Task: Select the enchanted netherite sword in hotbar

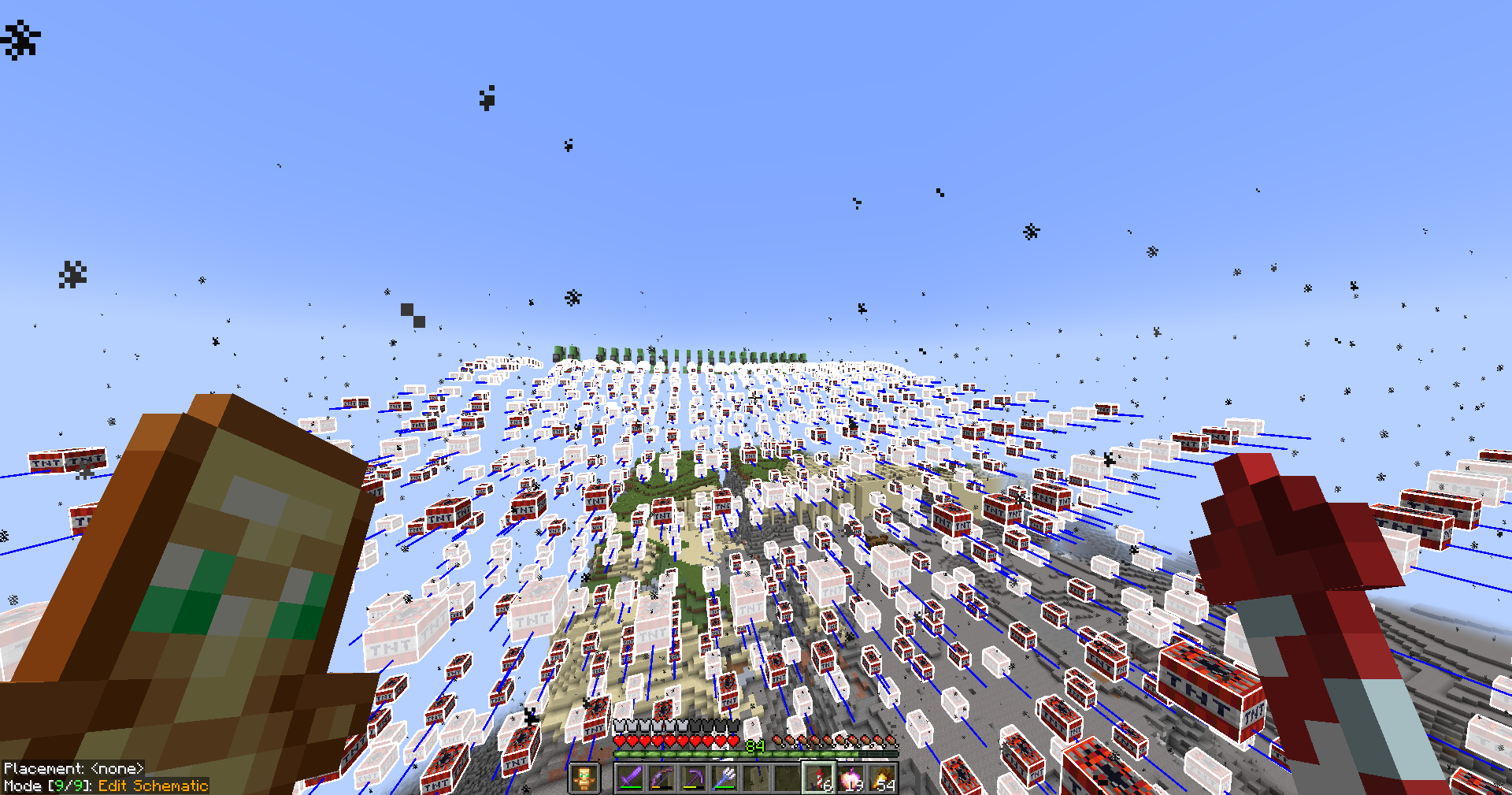Action: (631, 778)
